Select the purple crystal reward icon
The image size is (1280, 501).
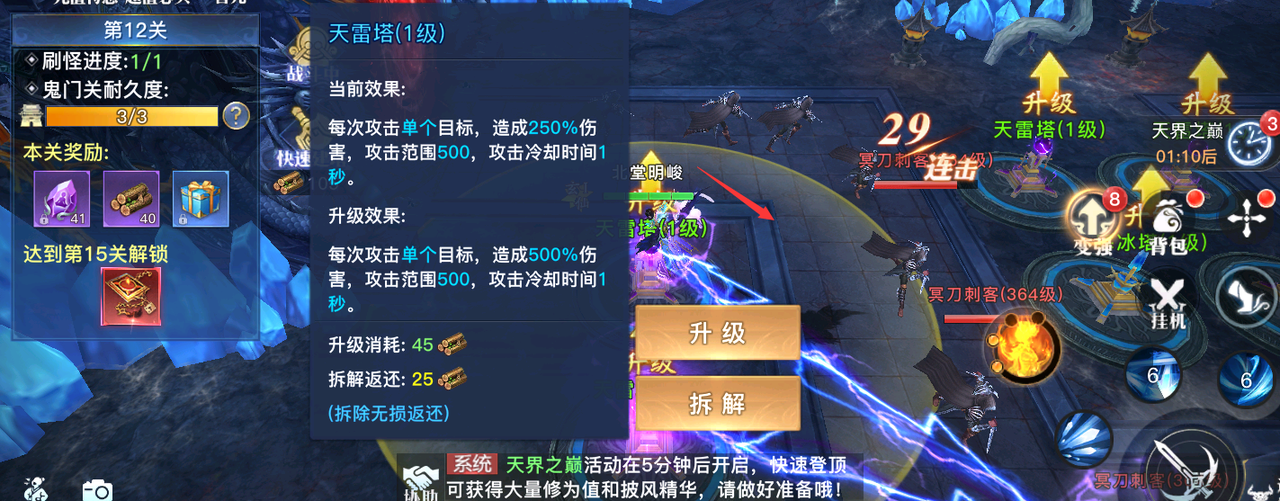62,199
